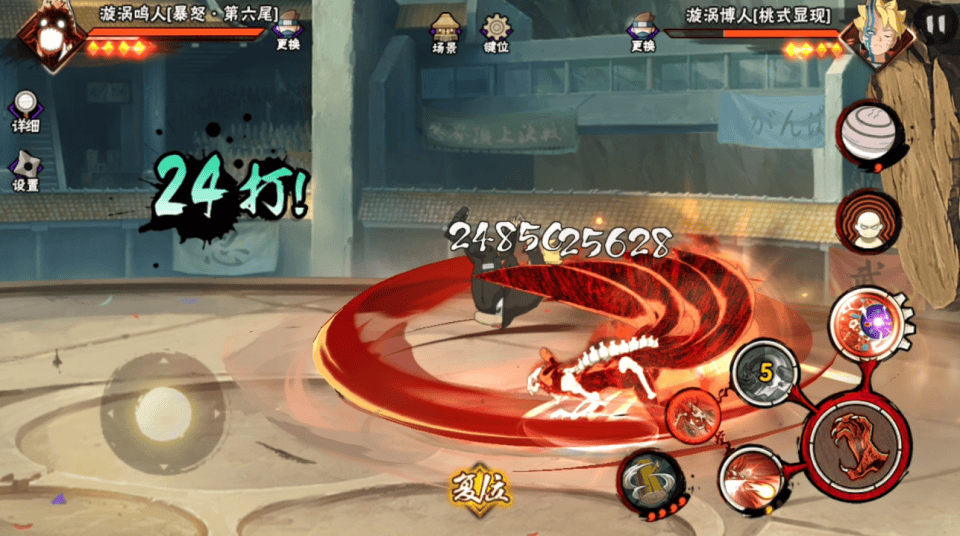Tap the 复位 reset button
This screenshot has height=536, width=960.
click(479, 486)
